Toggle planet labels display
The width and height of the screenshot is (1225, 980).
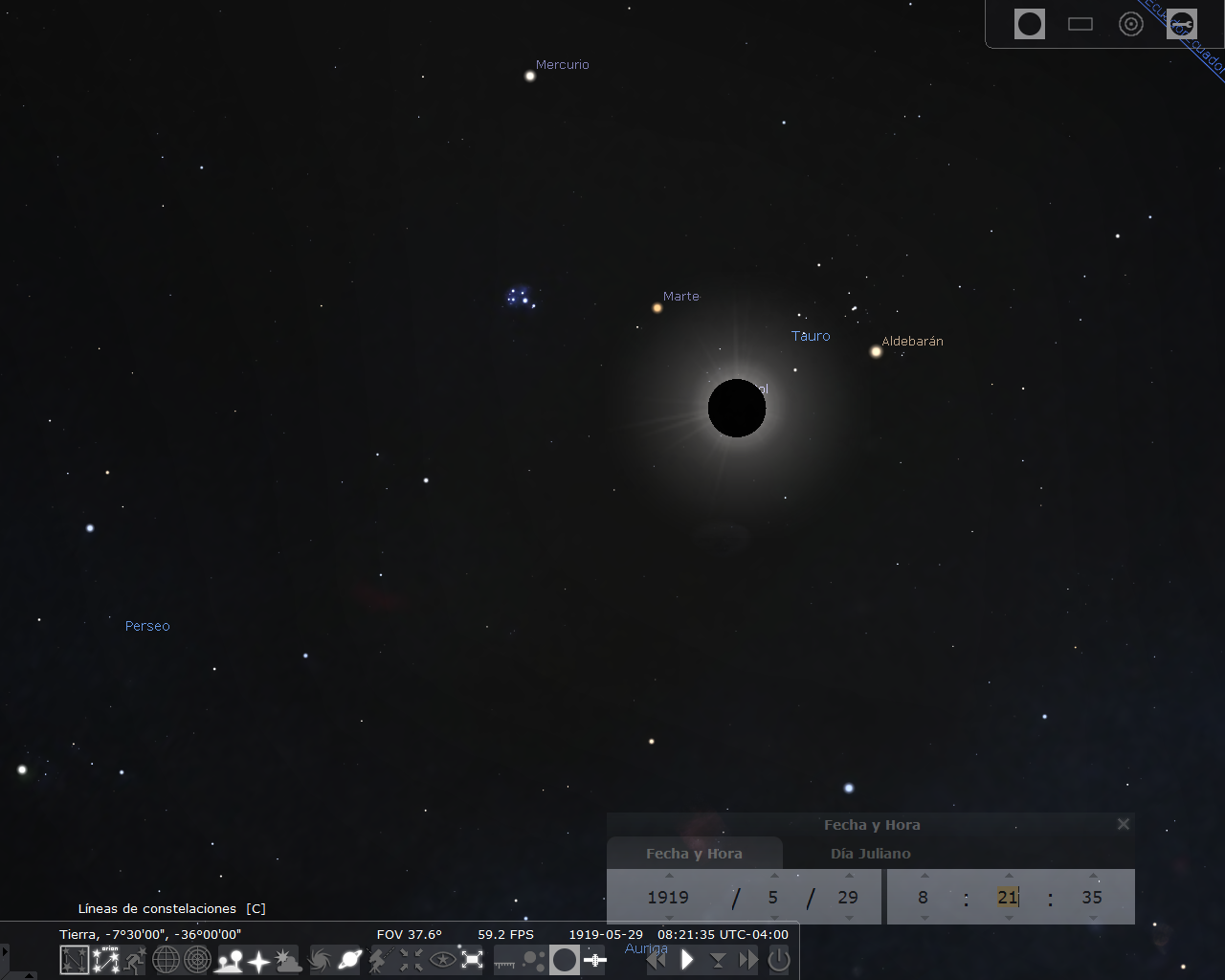(348, 959)
